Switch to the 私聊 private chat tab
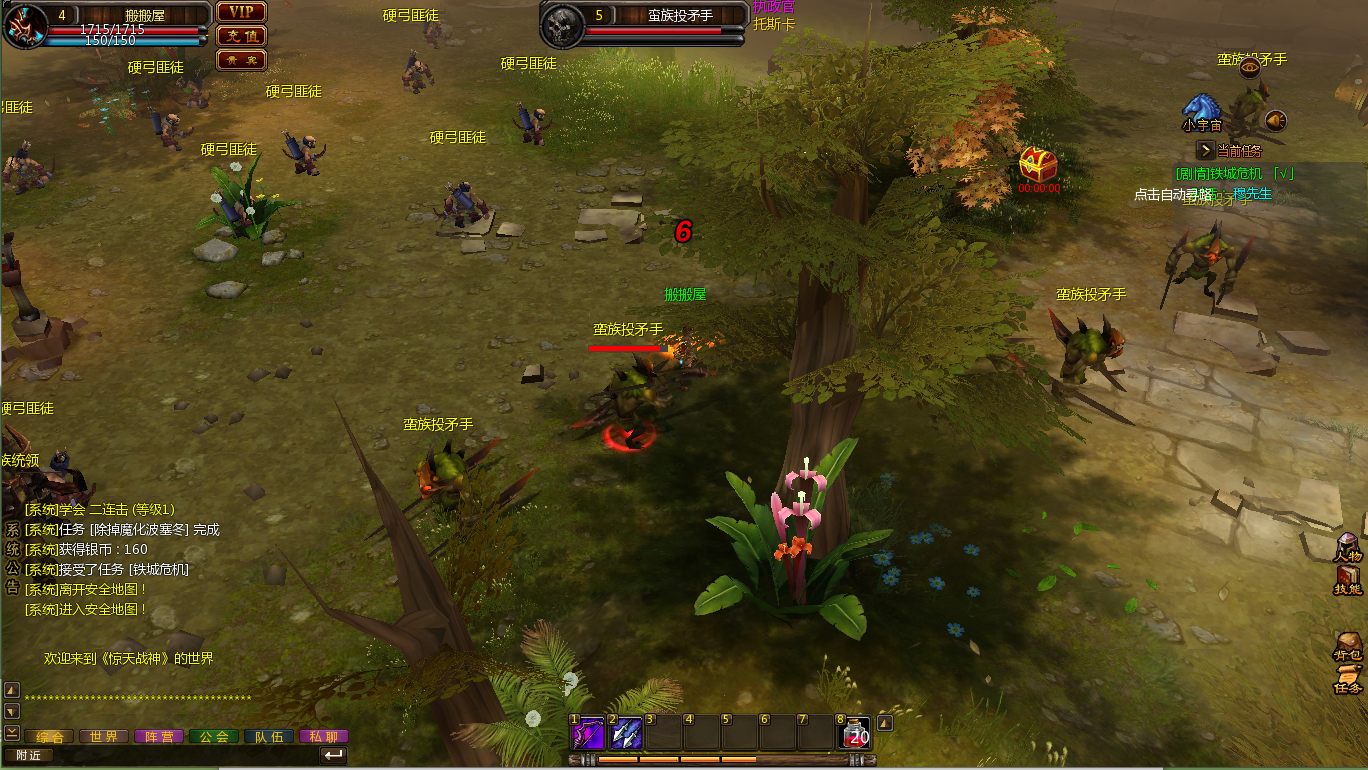The width and height of the screenshot is (1368, 770). [x=323, y=737]
